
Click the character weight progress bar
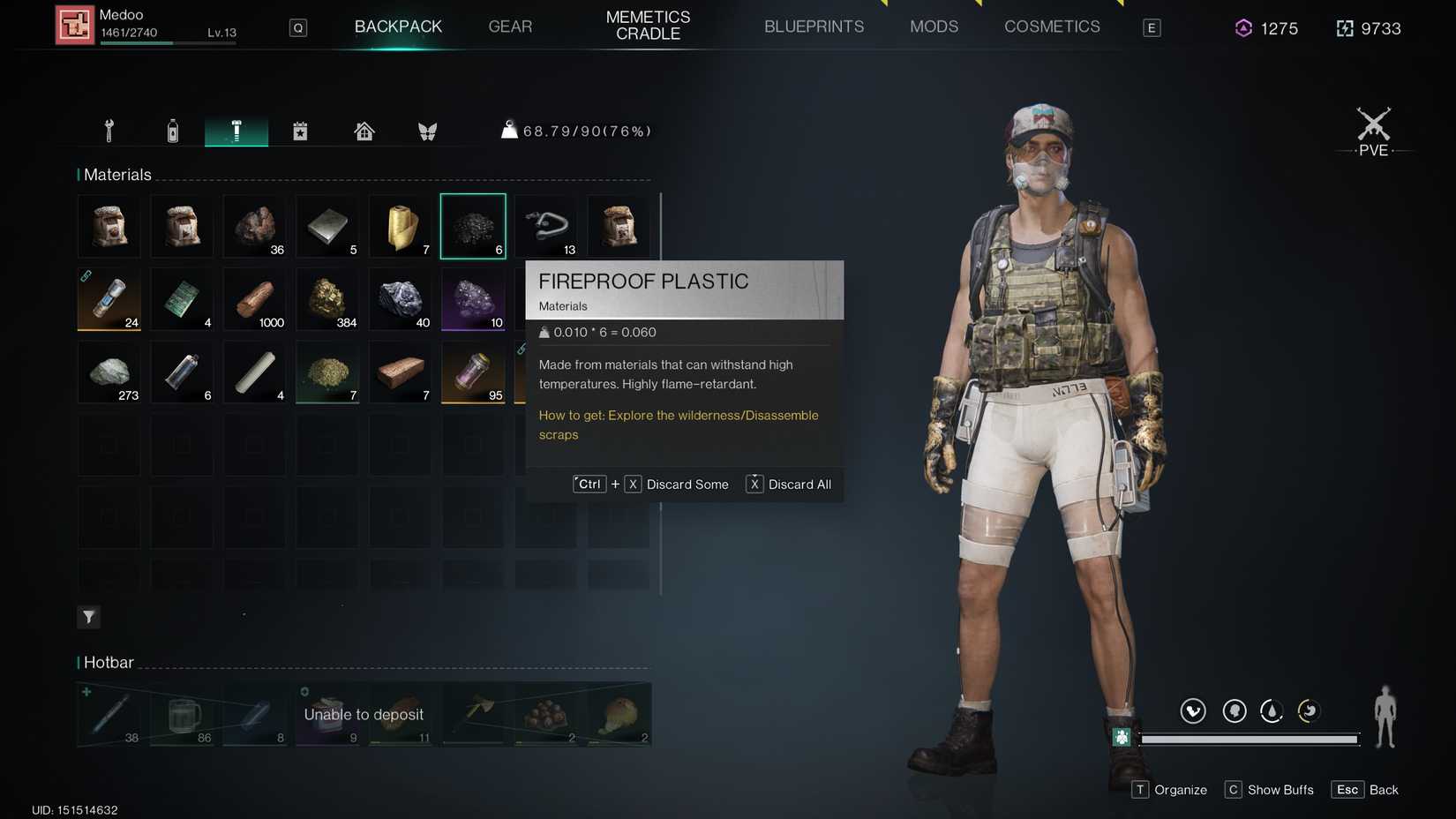coord(1248,740)
